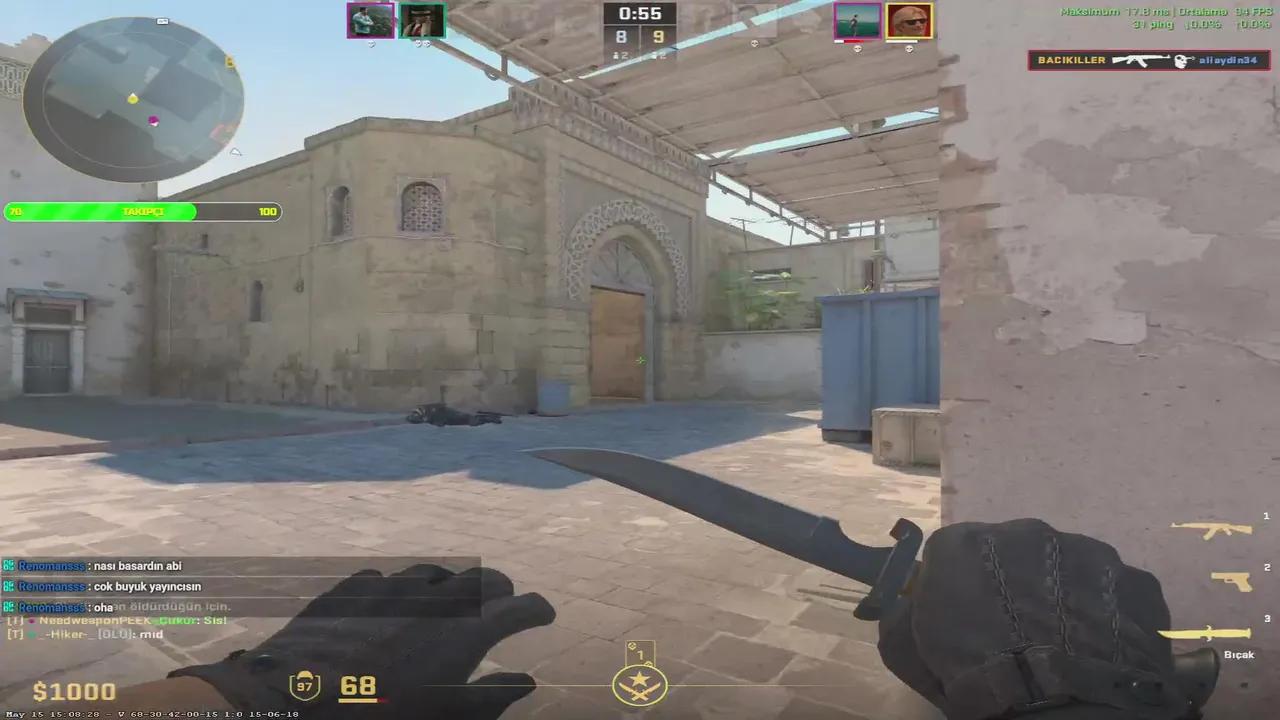
Task: Click the armor shield icon beside the health number
Action: [x=304, y=686]
